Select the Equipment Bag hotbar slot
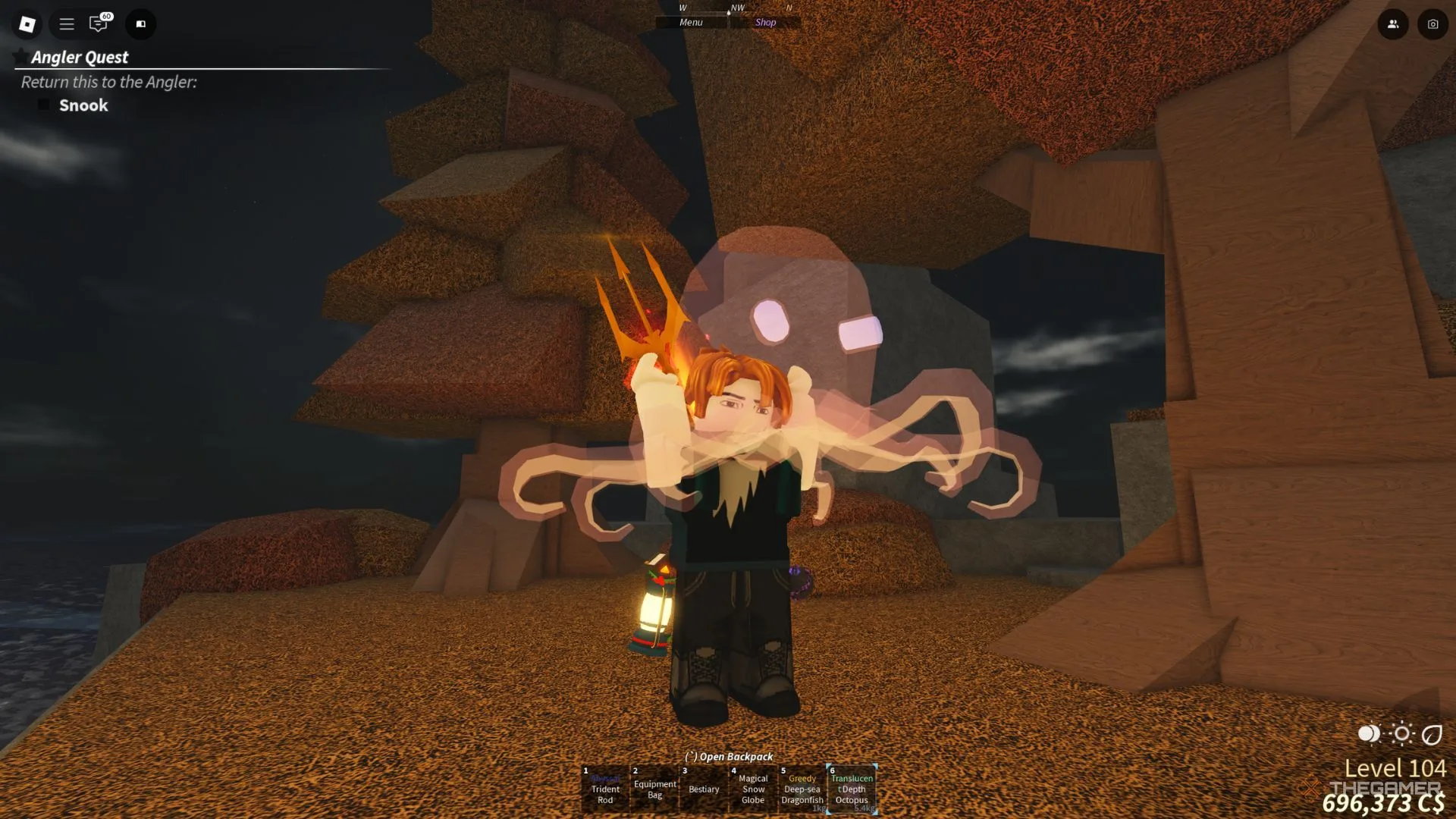This screenshot has width=1456, height=819. click(x=654, y=789)
